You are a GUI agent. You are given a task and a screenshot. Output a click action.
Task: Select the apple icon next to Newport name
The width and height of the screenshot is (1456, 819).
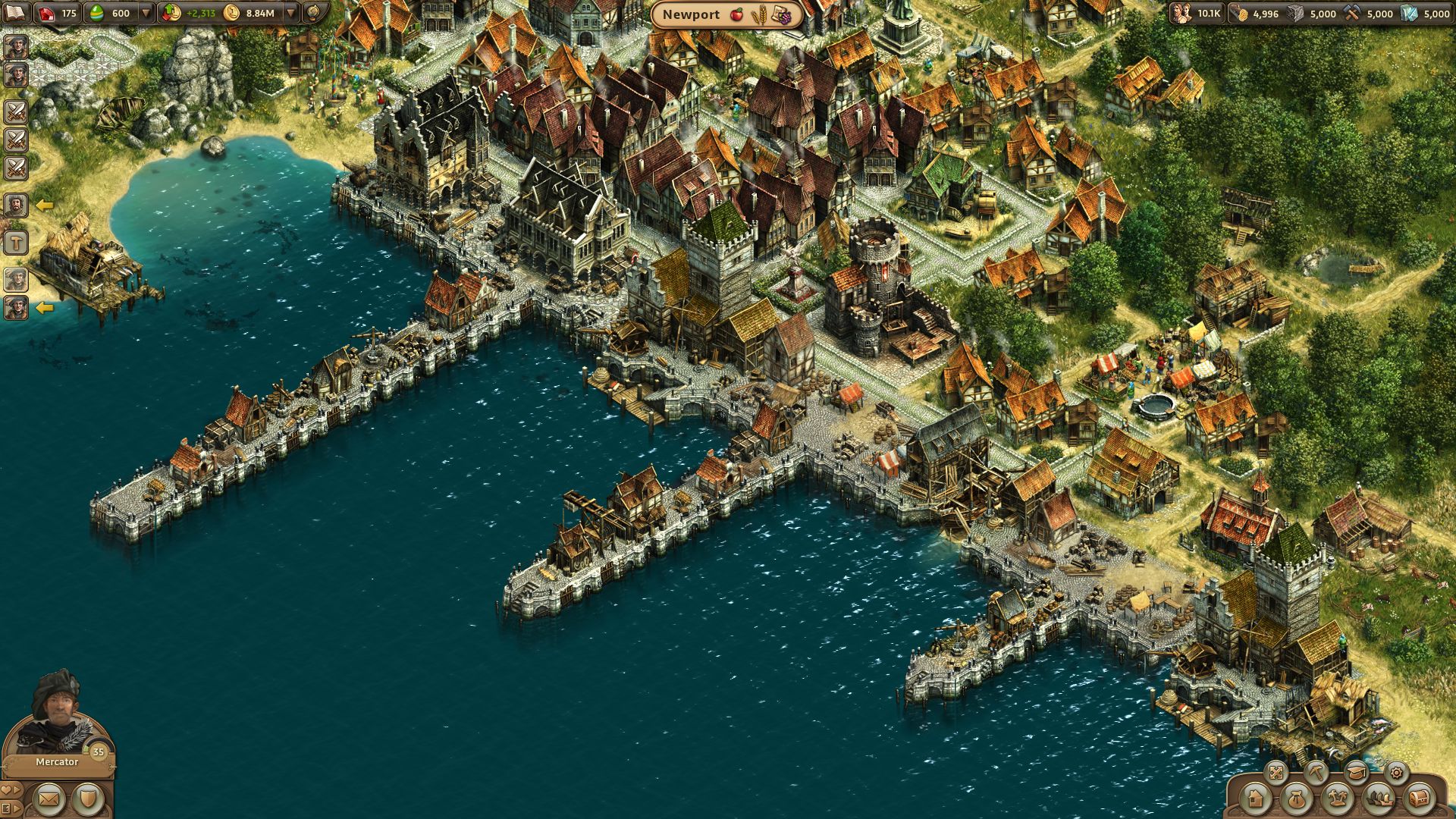coord(736,14)
